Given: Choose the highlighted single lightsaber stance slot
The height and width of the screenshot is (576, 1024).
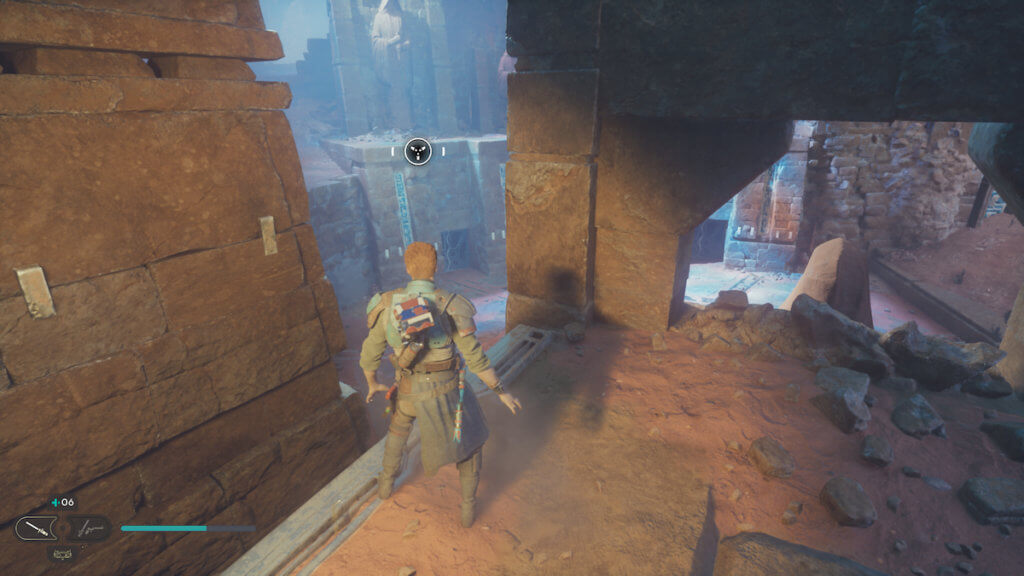Looking at the screenshot, I should click(35, 528).
